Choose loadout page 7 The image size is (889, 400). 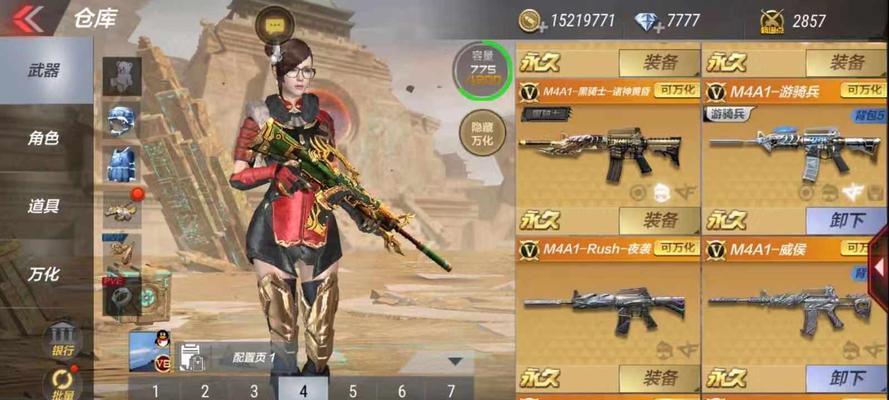(x=452, y=391)
